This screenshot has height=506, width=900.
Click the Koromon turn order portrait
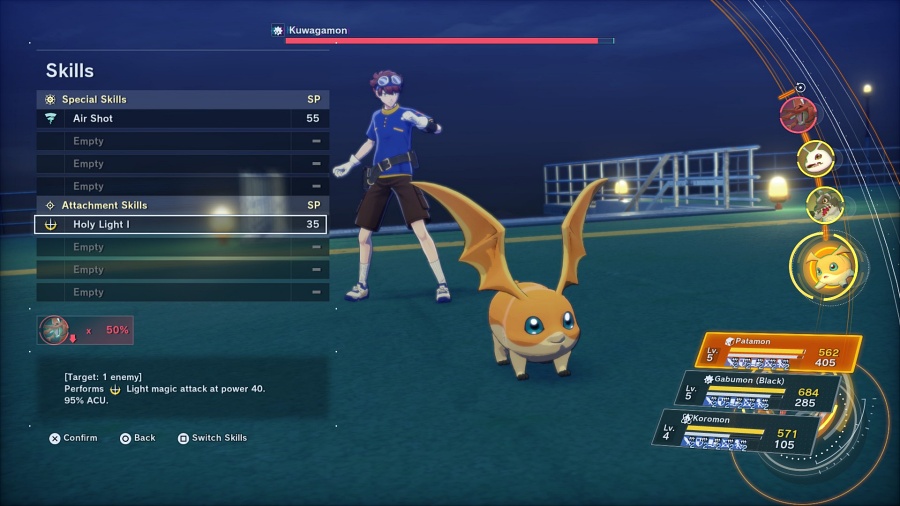click(815, 158)
